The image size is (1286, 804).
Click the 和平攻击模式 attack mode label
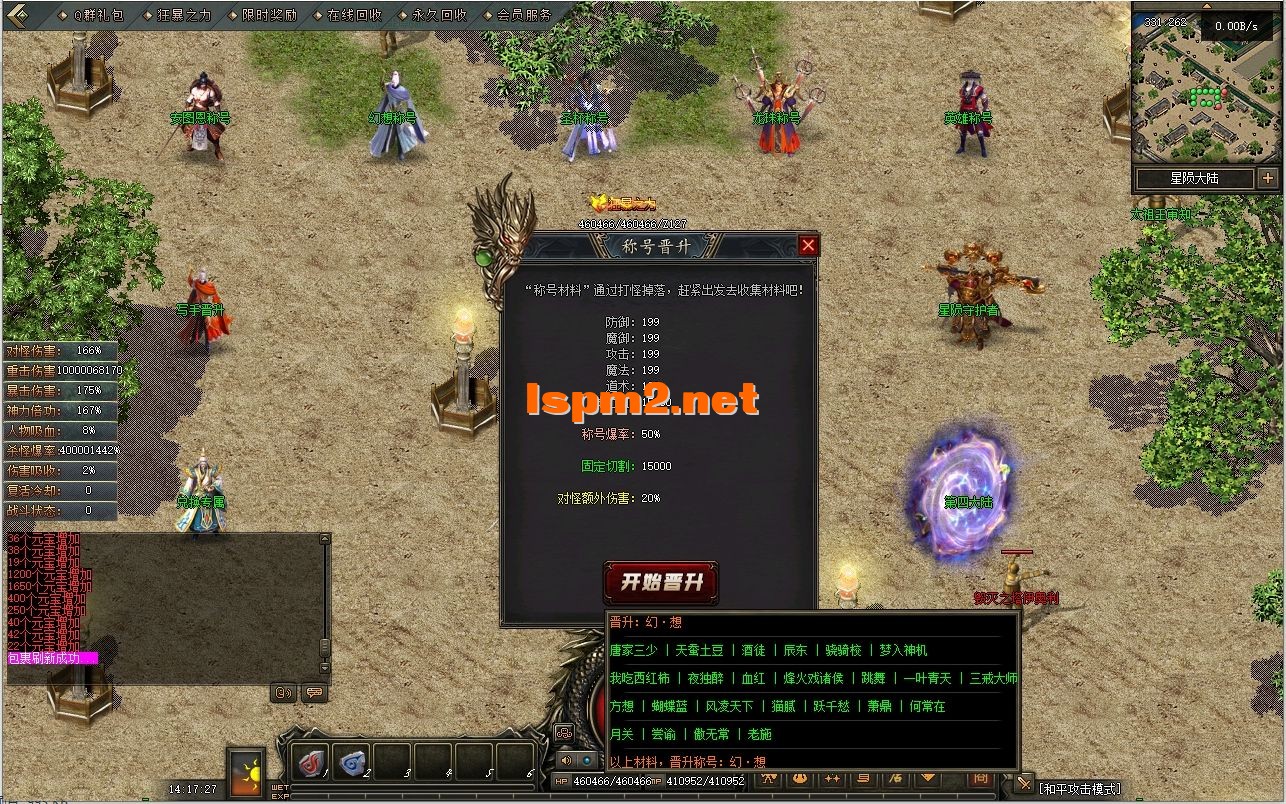pyautogui.click(x=1080, y=788)
